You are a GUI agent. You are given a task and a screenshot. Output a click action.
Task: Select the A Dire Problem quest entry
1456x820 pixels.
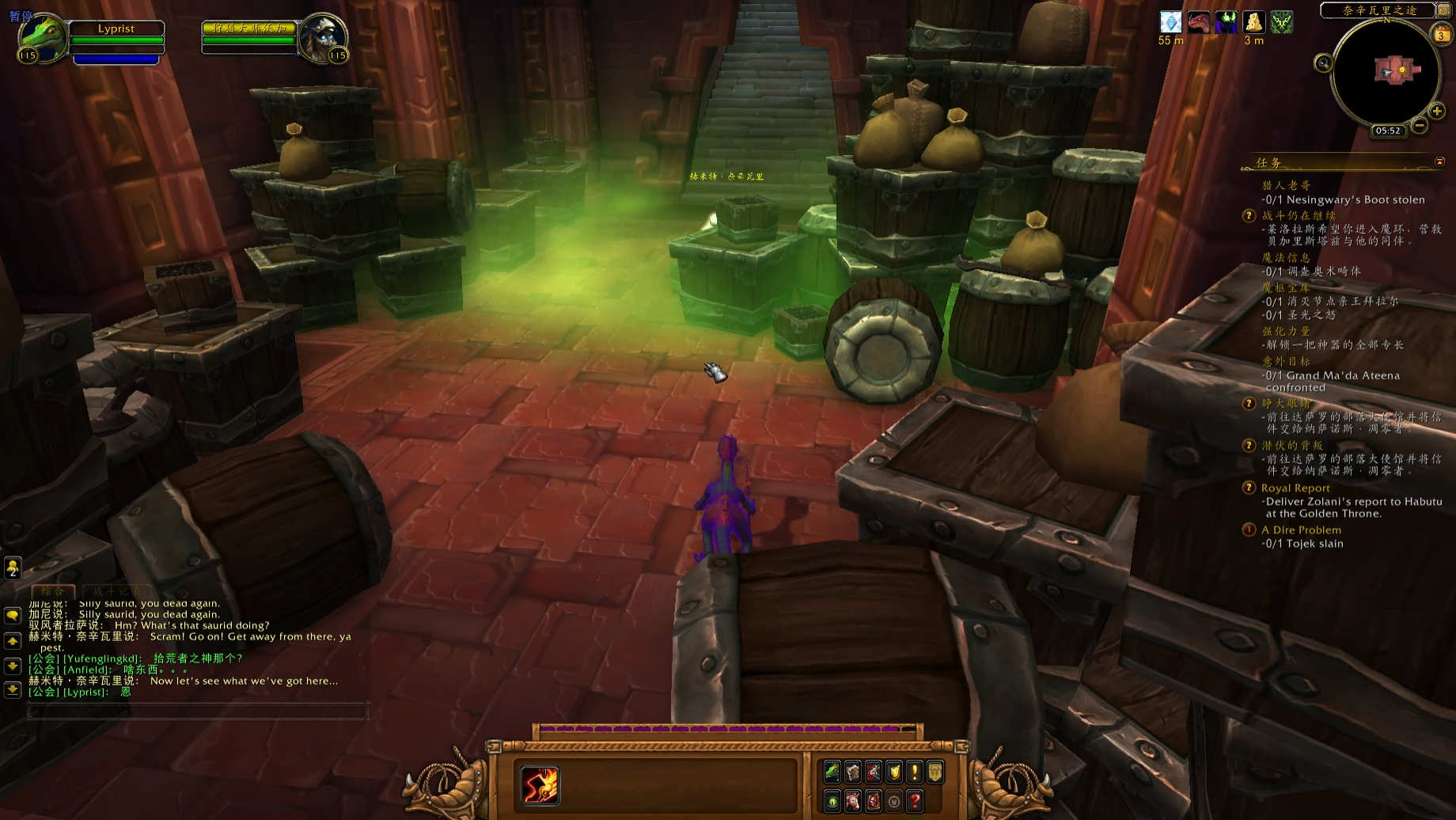[x=1301, y=530]
